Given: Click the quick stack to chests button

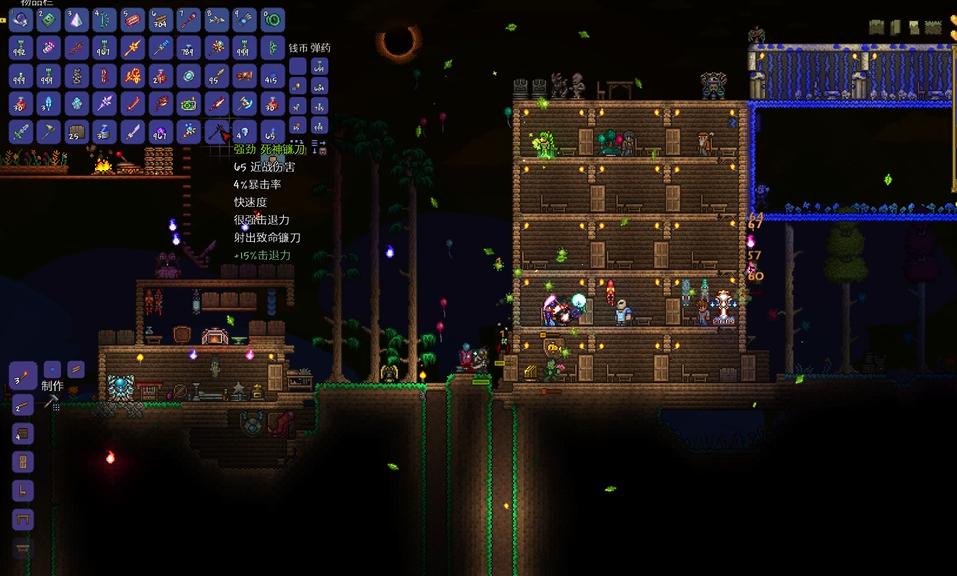Looking at the screenshot, I should click(x=318, y=146).
